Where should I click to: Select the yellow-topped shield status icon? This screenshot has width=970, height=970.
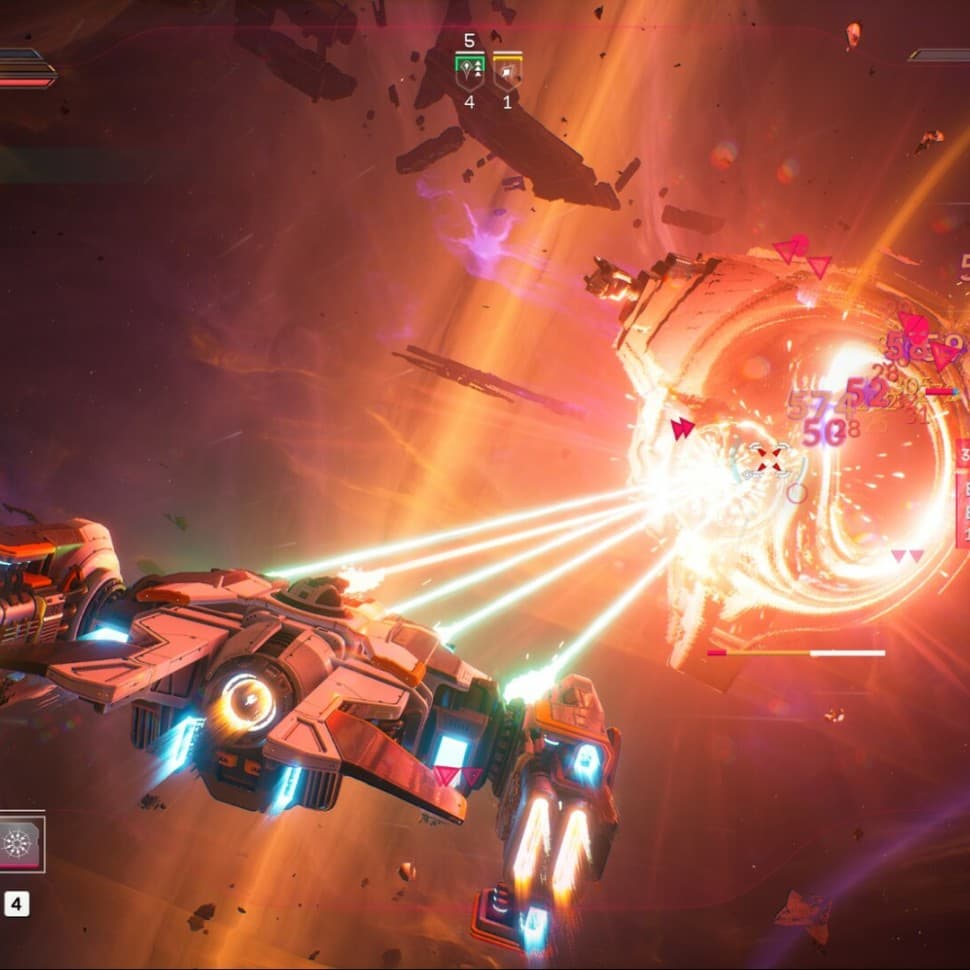506,70
